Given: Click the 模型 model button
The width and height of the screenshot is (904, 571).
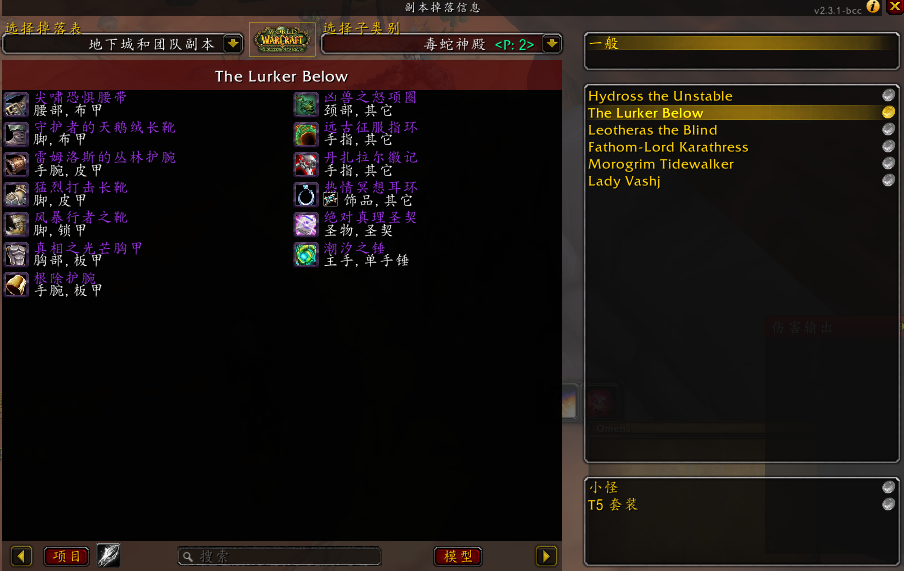Looking at the screenshot, I should [x=458, y=556].
